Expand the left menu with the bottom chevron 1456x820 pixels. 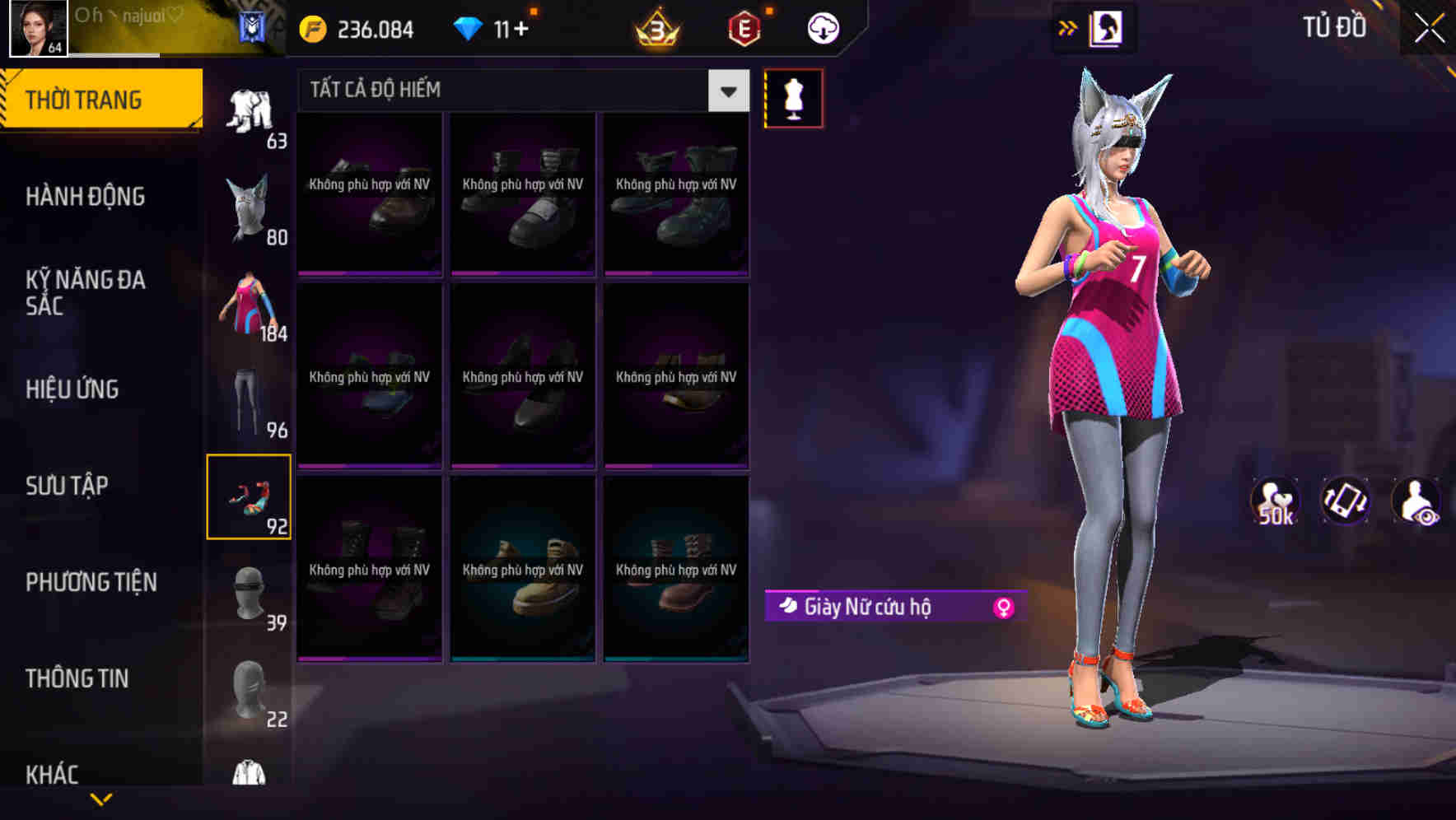[100, 800]
